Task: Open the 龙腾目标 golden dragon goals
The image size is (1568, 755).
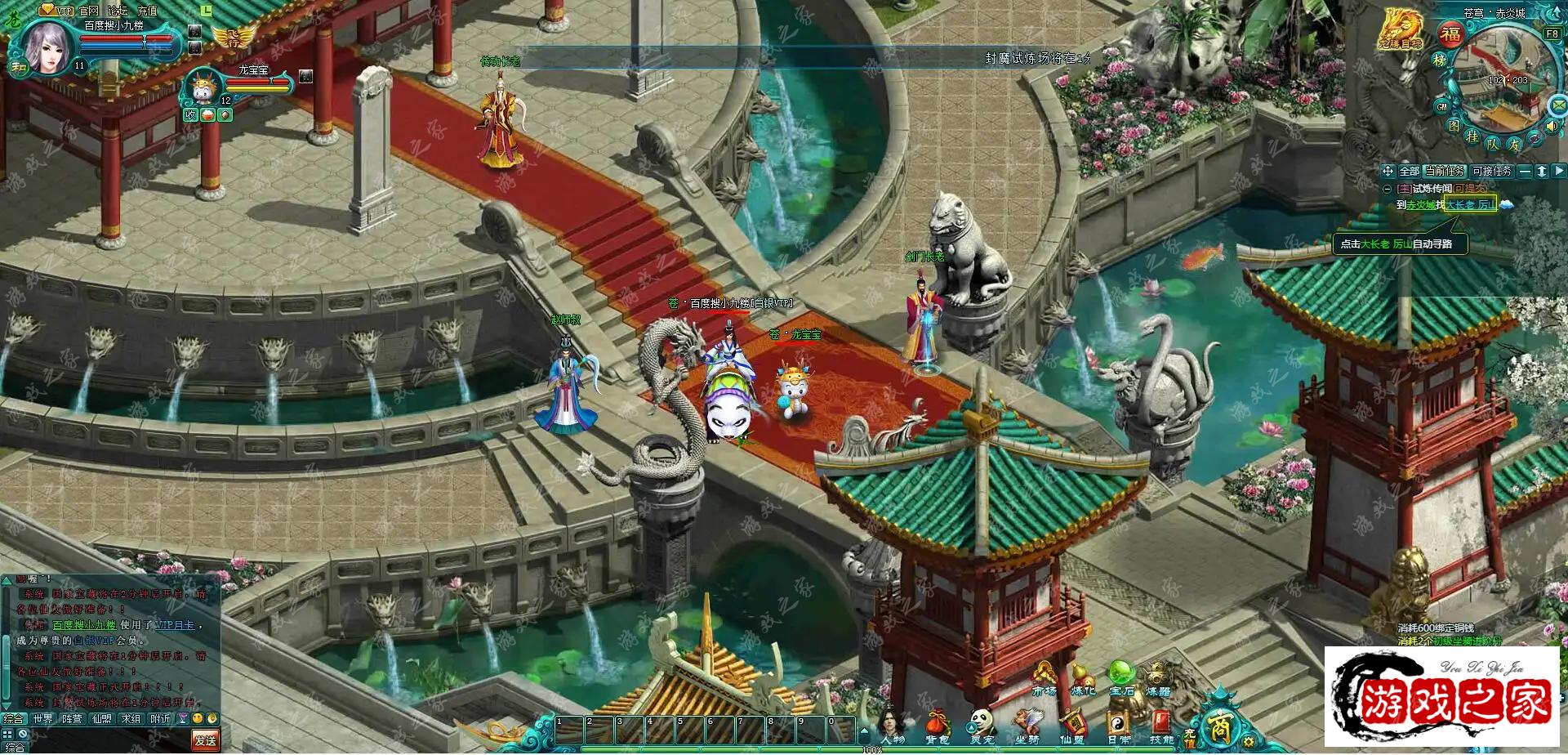Action: click(1401, 29)
